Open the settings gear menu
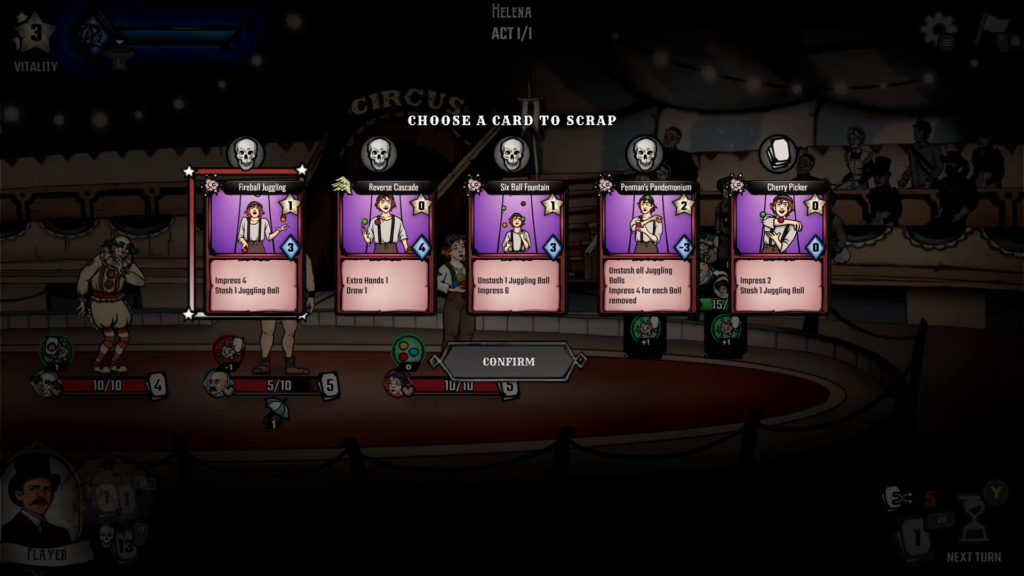This screenshot has height=576, width=1024. pos(938,30)
